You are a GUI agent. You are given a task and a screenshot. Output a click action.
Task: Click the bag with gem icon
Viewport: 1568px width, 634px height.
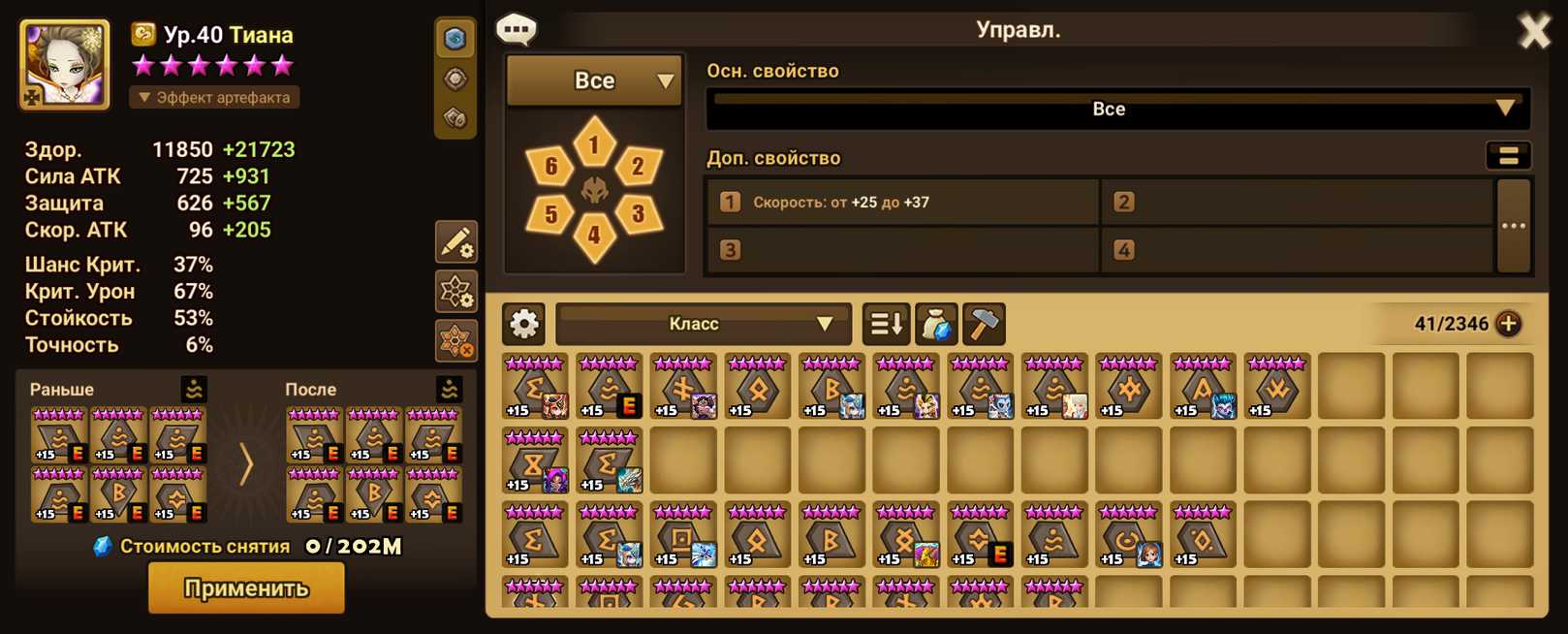[934, 324]
